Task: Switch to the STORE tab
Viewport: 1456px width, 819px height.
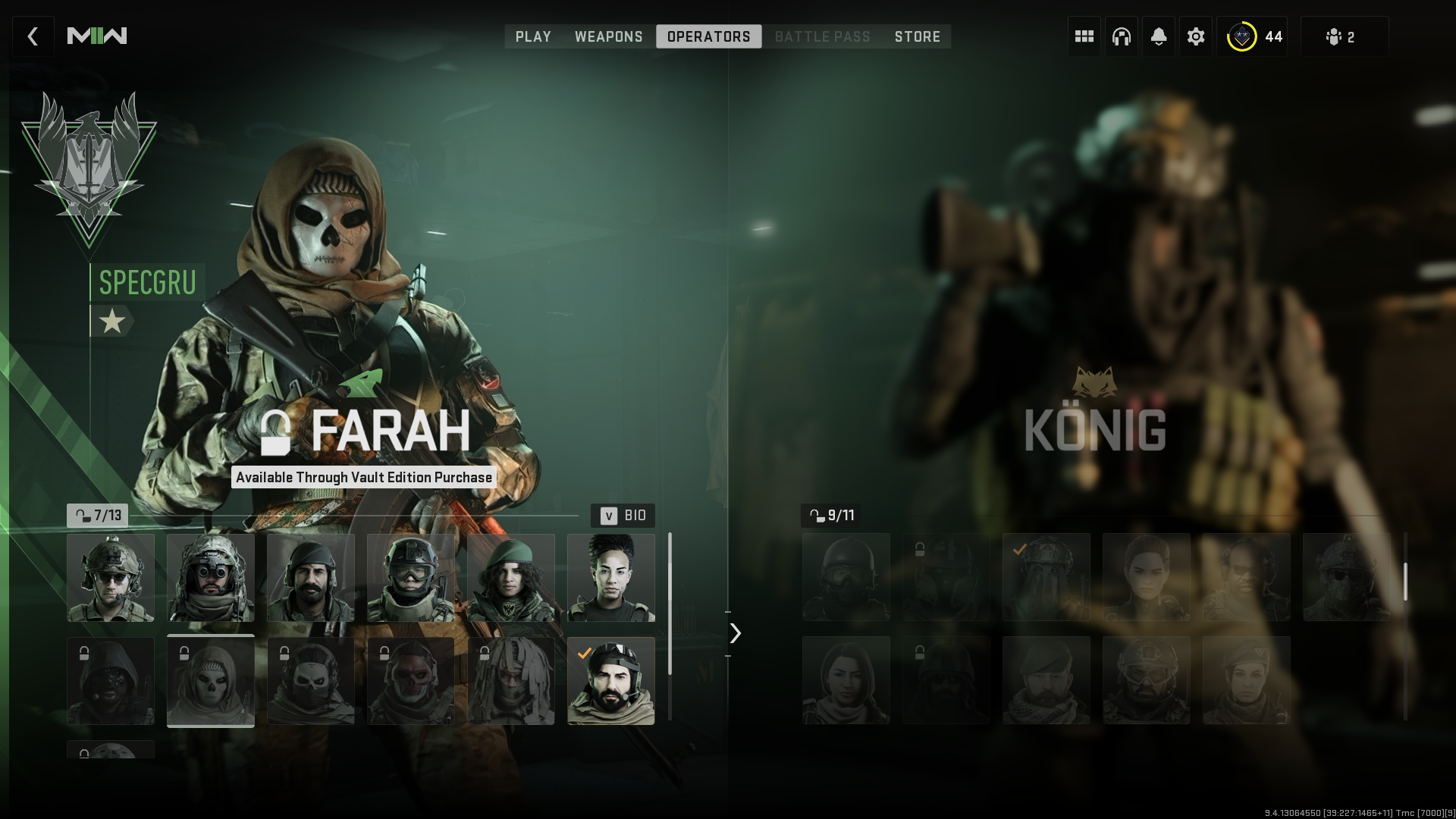Action: [918, 36]
